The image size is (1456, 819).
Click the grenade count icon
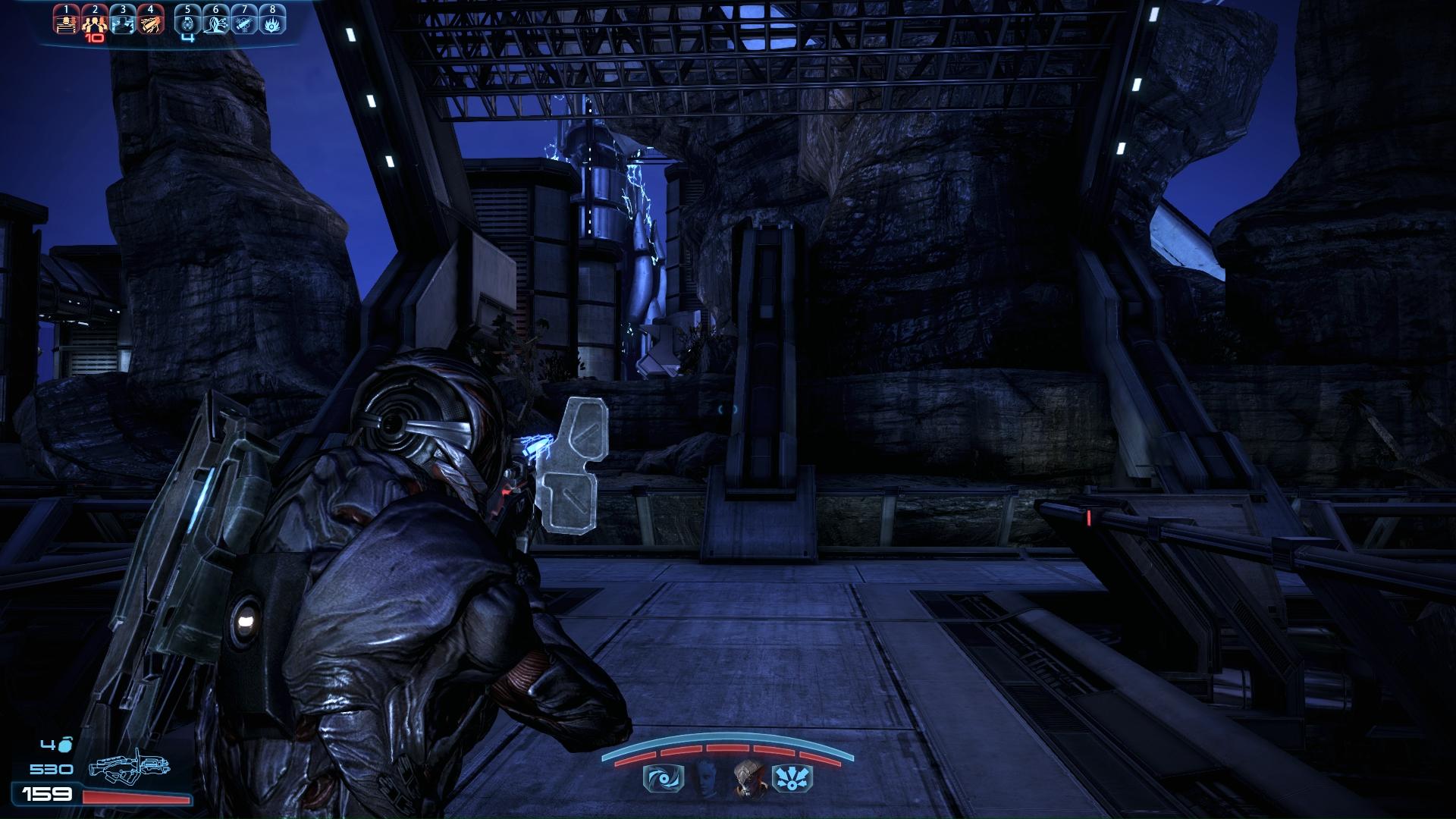[66, 745]
